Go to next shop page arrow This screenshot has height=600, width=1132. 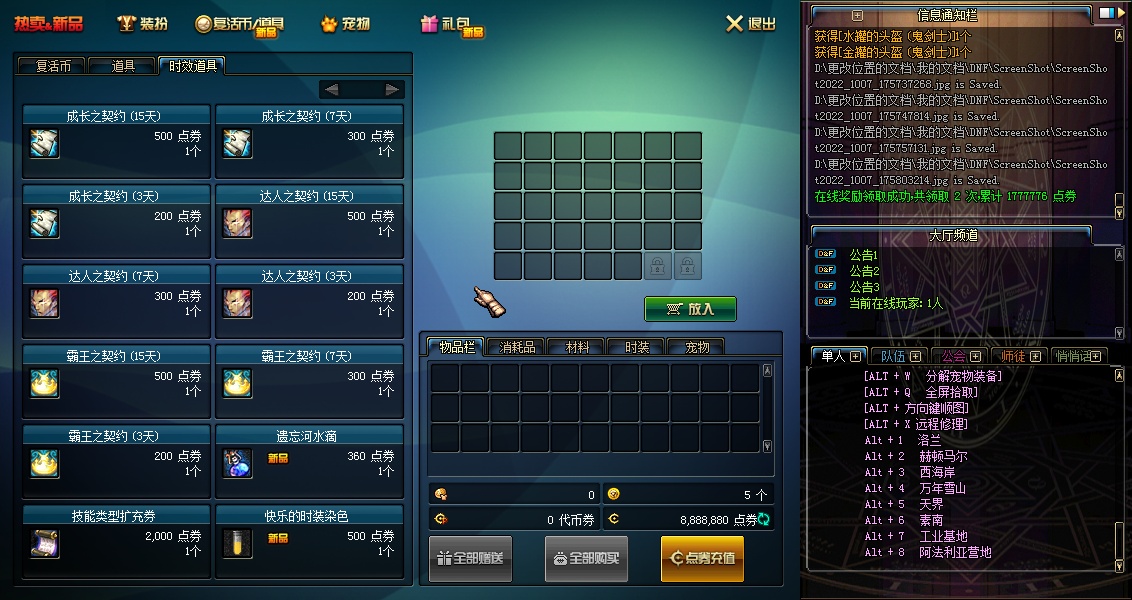(x=392, y=89)
